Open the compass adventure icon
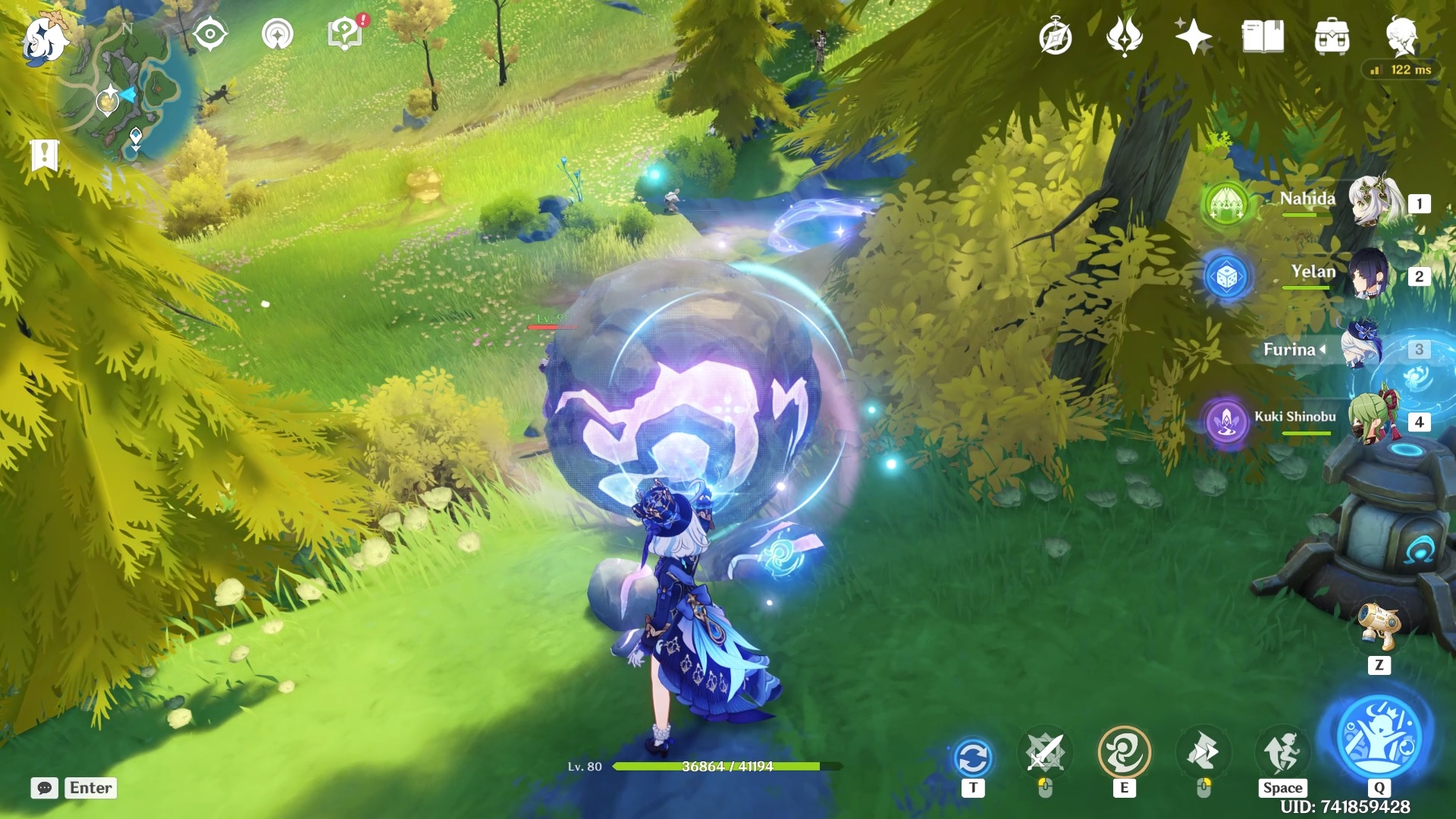Image resolution: width=1456 pixels, height=819 pixels. tap(1055, 37)
